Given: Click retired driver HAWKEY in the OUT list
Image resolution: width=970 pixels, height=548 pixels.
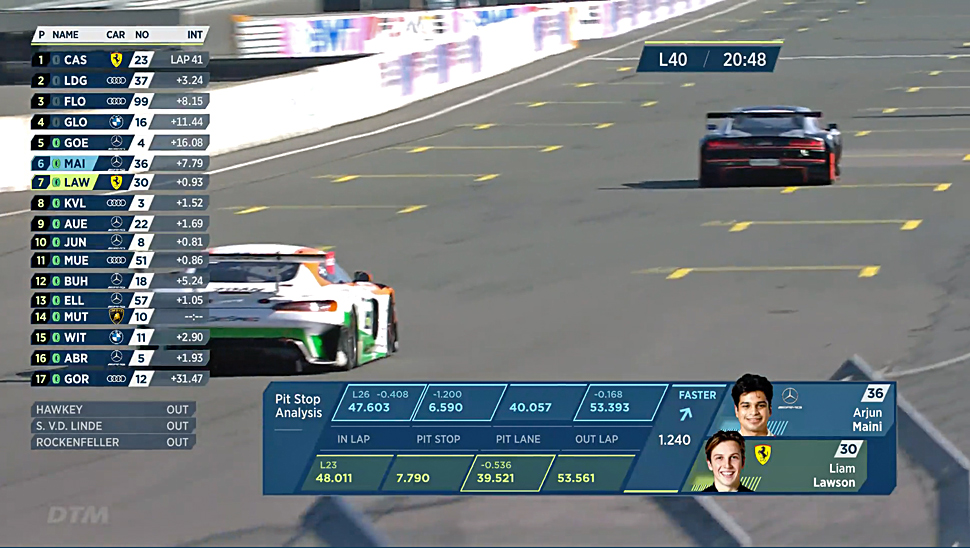Looking at the screenshot, I should point(113,410).
